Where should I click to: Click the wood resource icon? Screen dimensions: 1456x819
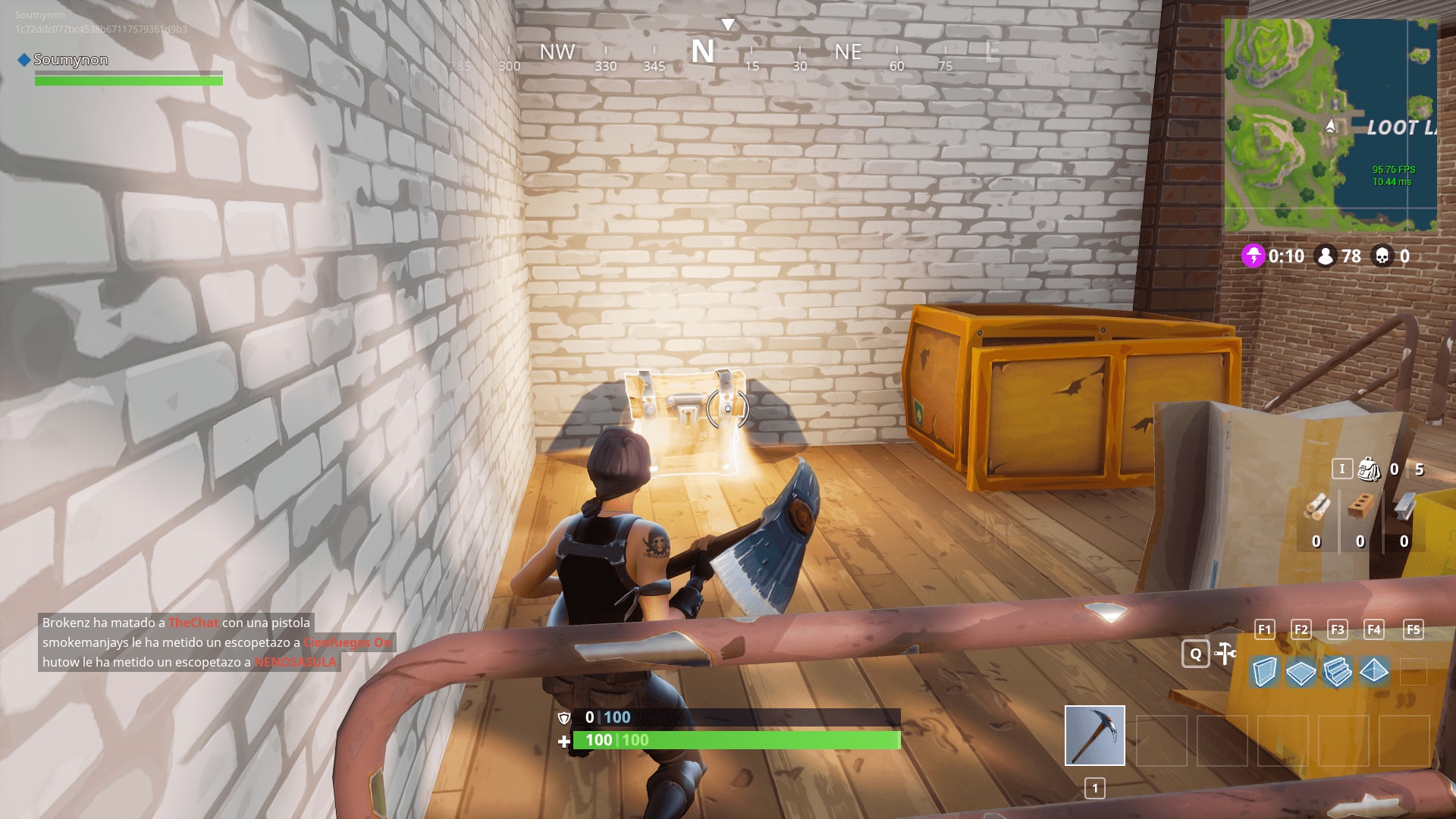tap(1318, 506)
